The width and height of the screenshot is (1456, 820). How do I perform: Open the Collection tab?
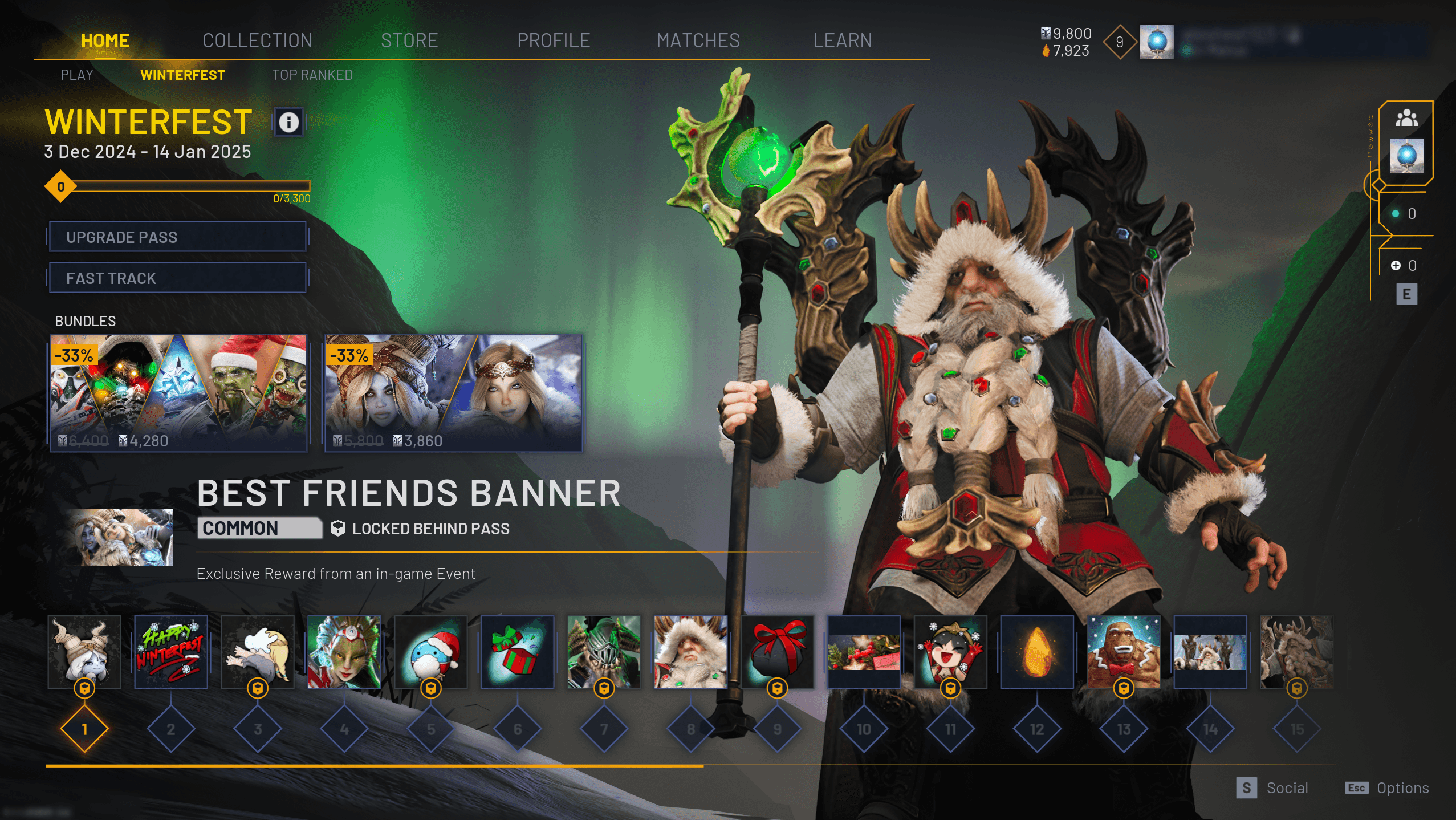click(257, 40)
